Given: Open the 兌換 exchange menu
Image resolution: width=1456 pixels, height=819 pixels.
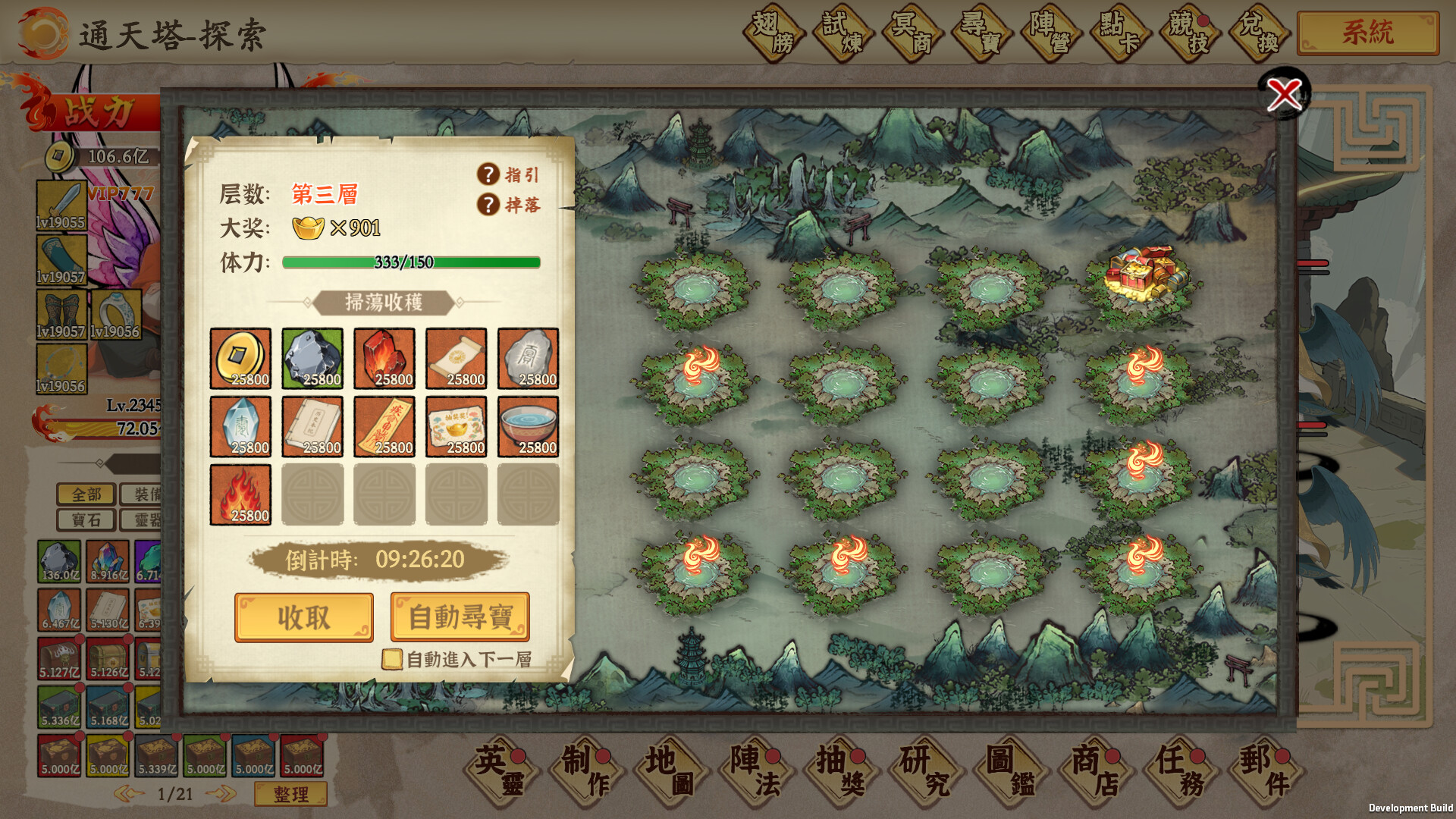Looking at the screenshot, I should click(x=1259, y=33).
